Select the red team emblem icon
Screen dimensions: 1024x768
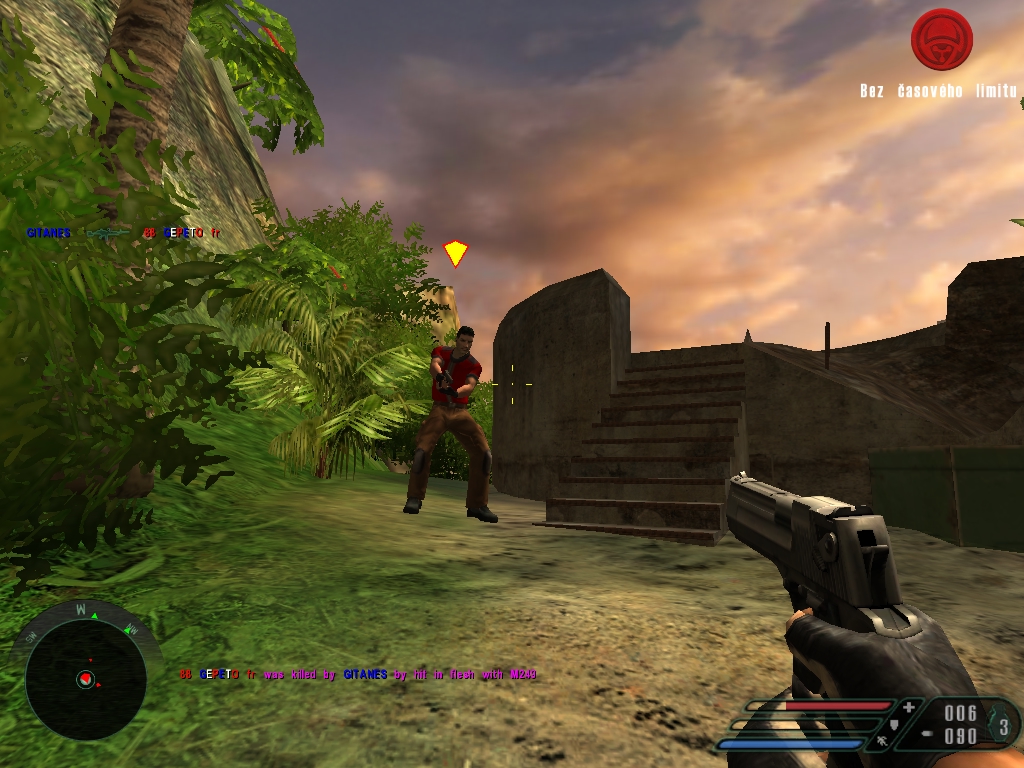click(942, 40)
